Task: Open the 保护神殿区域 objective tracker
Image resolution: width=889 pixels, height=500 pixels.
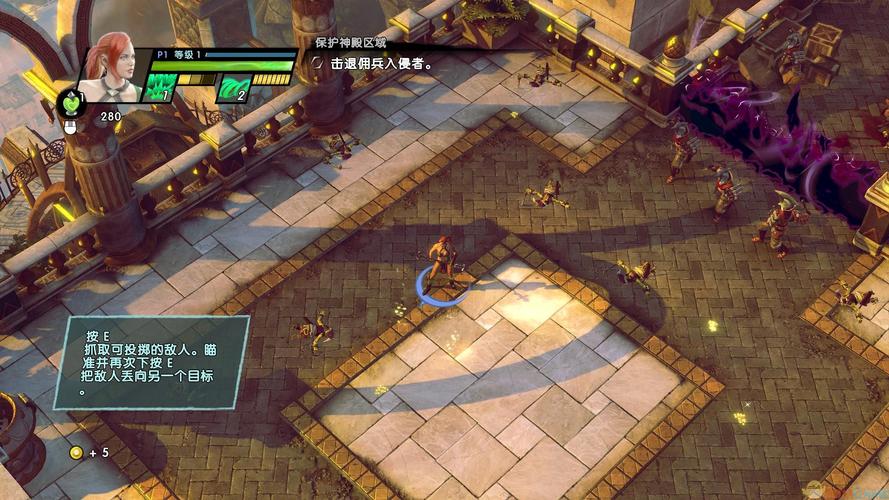Action: 352,44
